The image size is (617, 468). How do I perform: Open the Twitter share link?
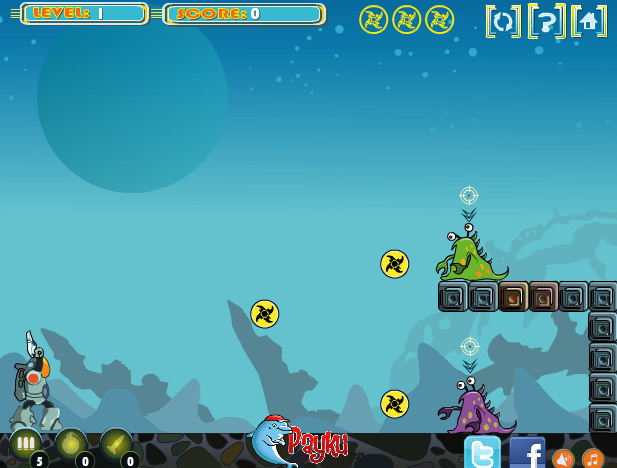point(482,452)
